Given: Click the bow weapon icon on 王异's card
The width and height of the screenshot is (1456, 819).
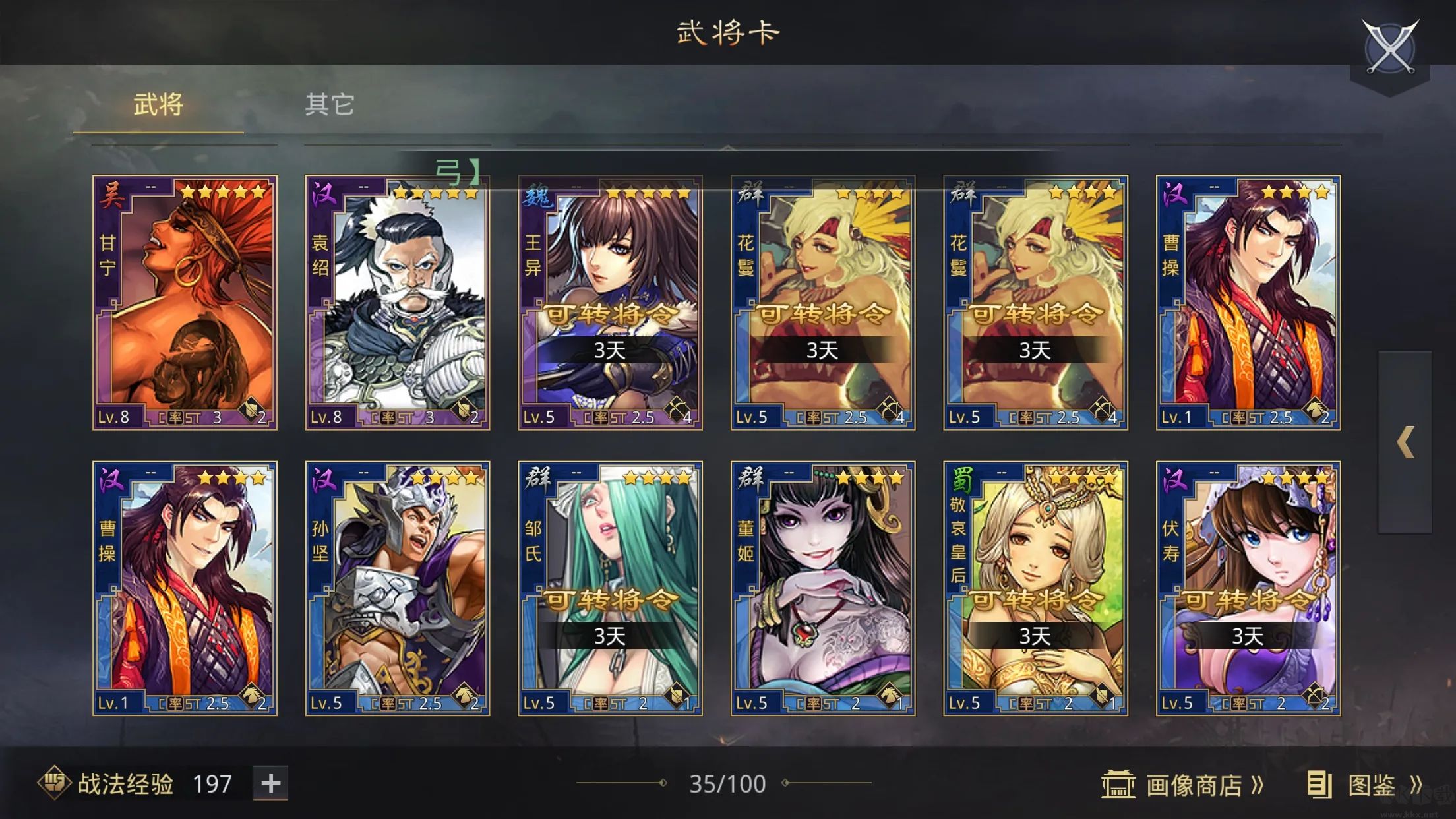Looking at the screenshot, I should (677, 409).
